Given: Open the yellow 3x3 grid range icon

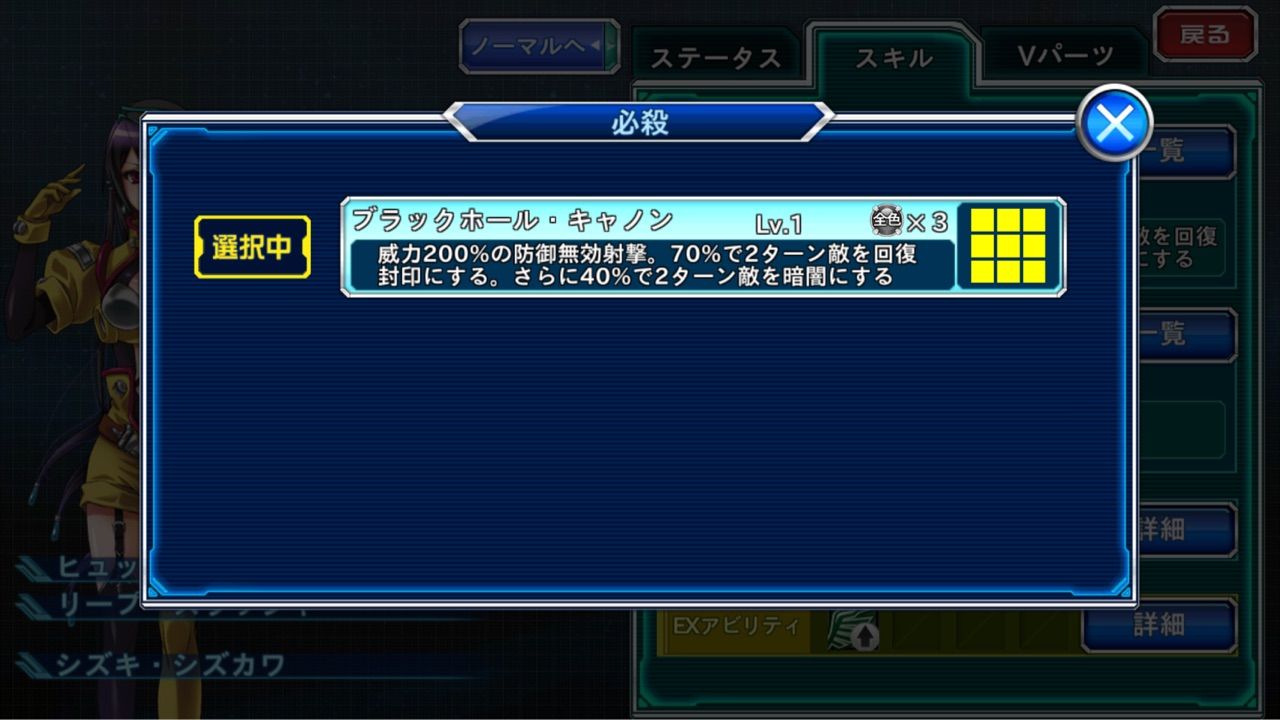Looking at the screenshot, I should [1007, 243].
